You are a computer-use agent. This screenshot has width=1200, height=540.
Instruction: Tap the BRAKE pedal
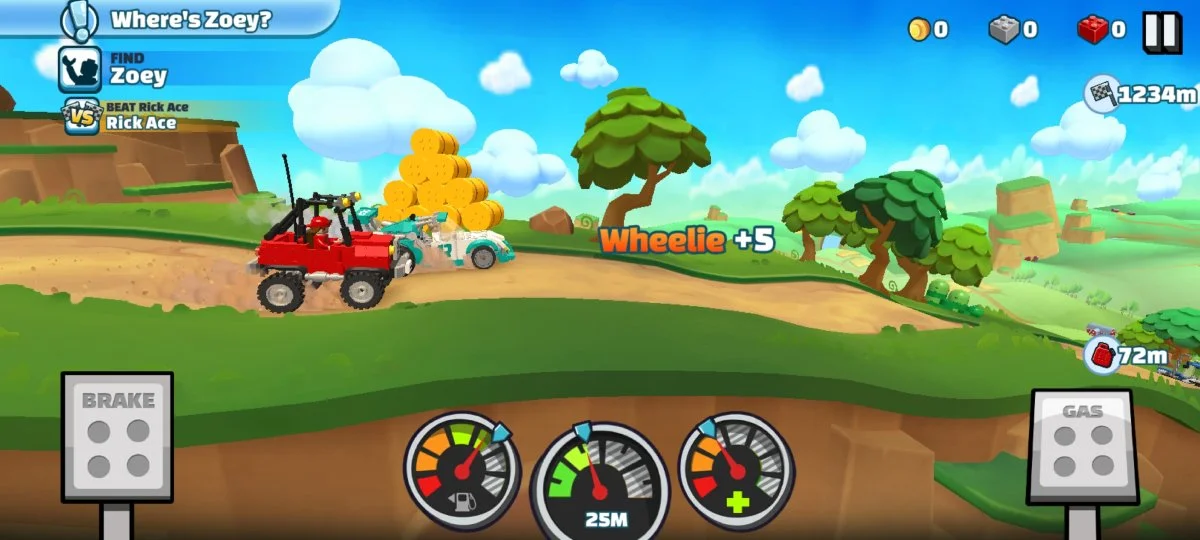pyautogui.click(x=117, y=436)
